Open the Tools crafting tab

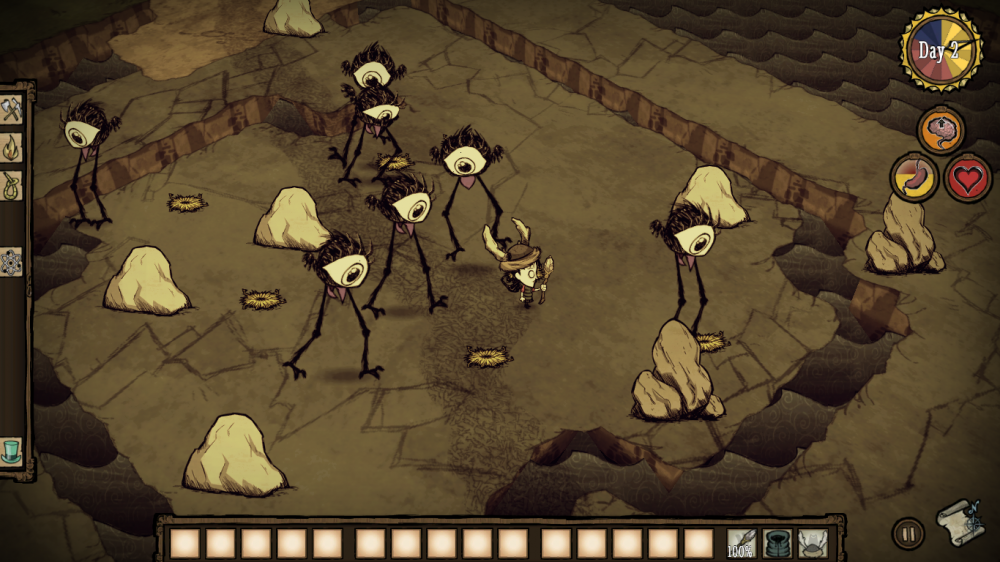pyautogui.click(x=12, y=110)
